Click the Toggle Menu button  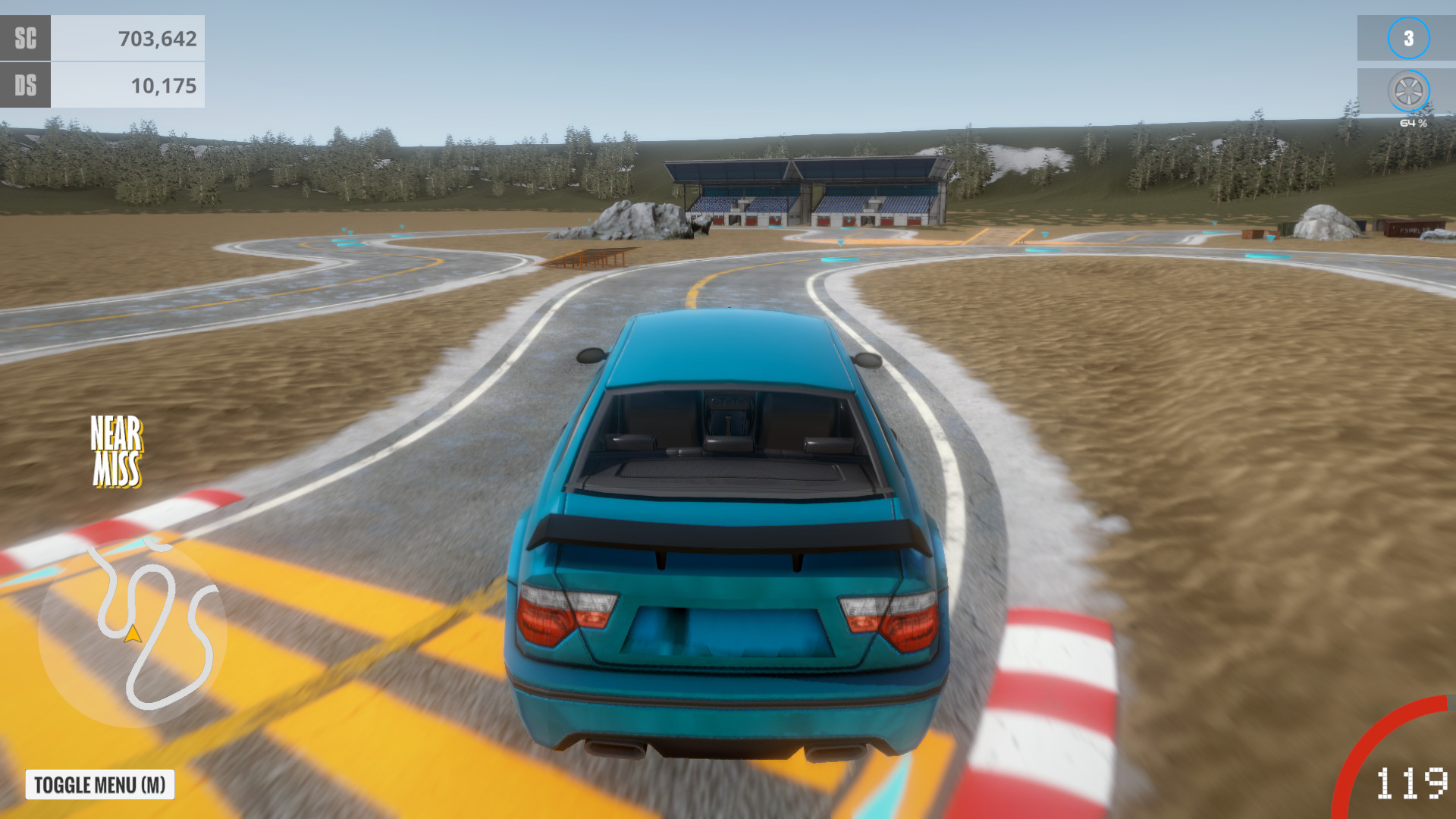click(x=100, y=785)
